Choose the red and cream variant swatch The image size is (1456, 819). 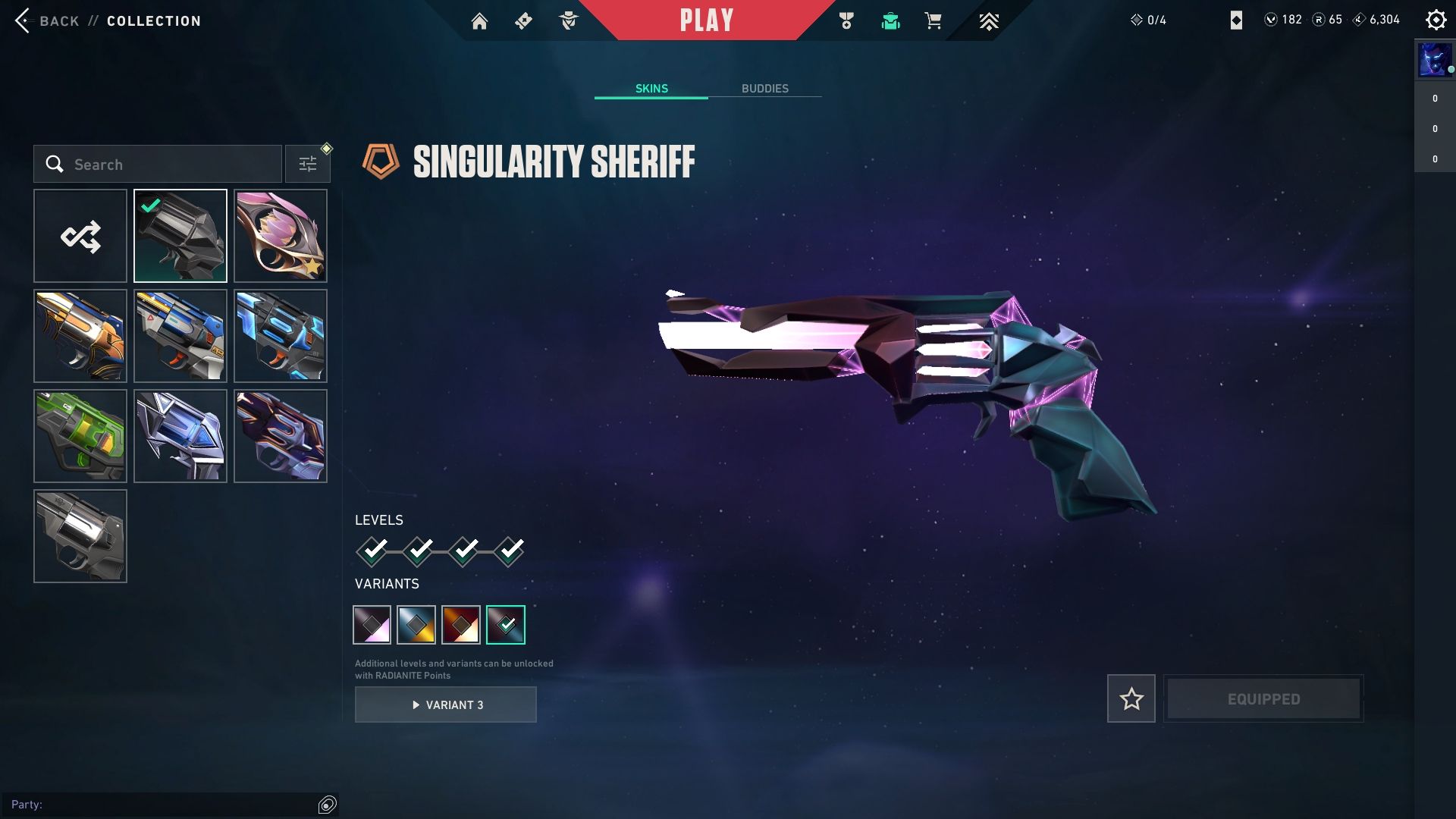pyautogui.click(x=461, y=625)
